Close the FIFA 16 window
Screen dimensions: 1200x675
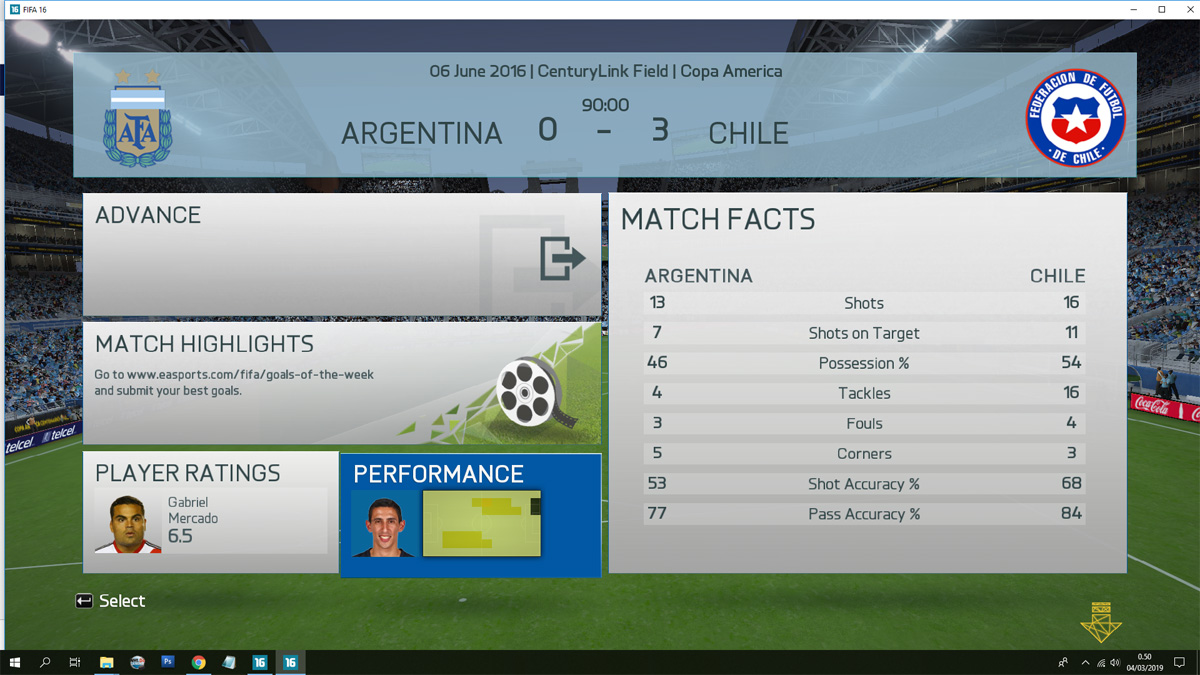pyautogui.click(x=1186, y=9)
